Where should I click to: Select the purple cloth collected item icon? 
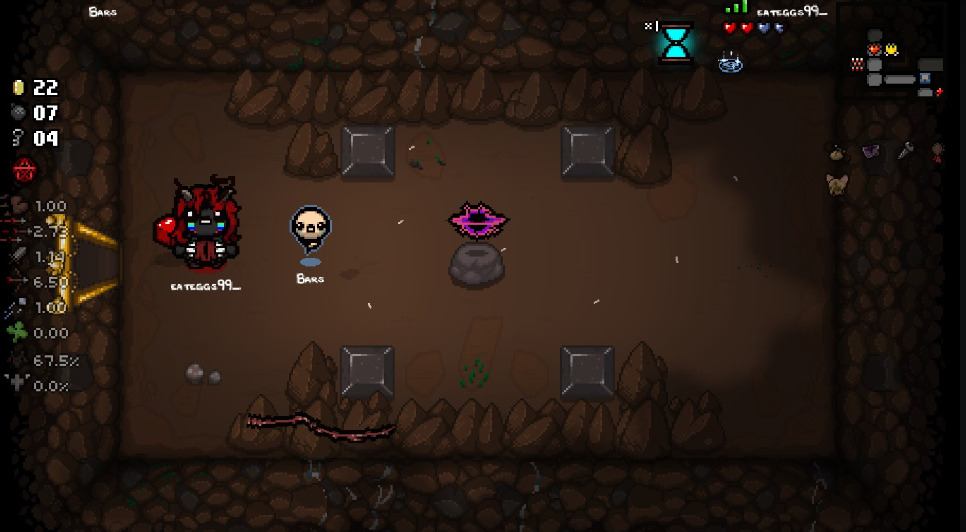point(870,151)
